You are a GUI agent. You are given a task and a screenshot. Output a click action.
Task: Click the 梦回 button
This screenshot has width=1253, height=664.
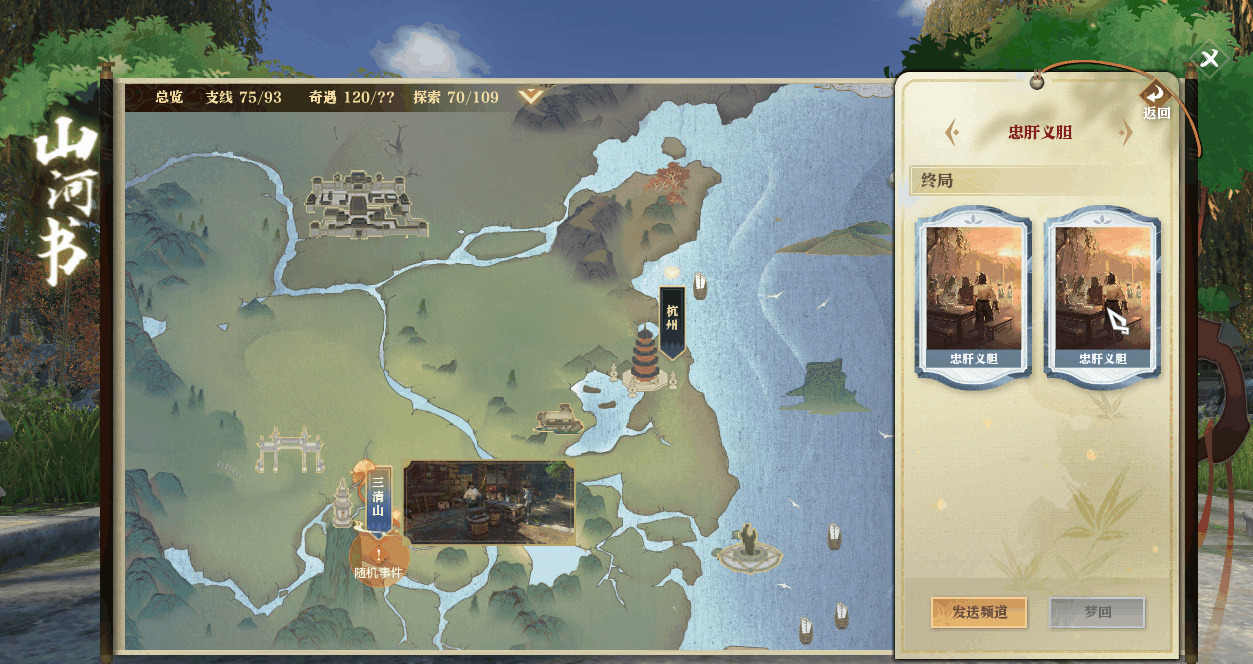1097,612
